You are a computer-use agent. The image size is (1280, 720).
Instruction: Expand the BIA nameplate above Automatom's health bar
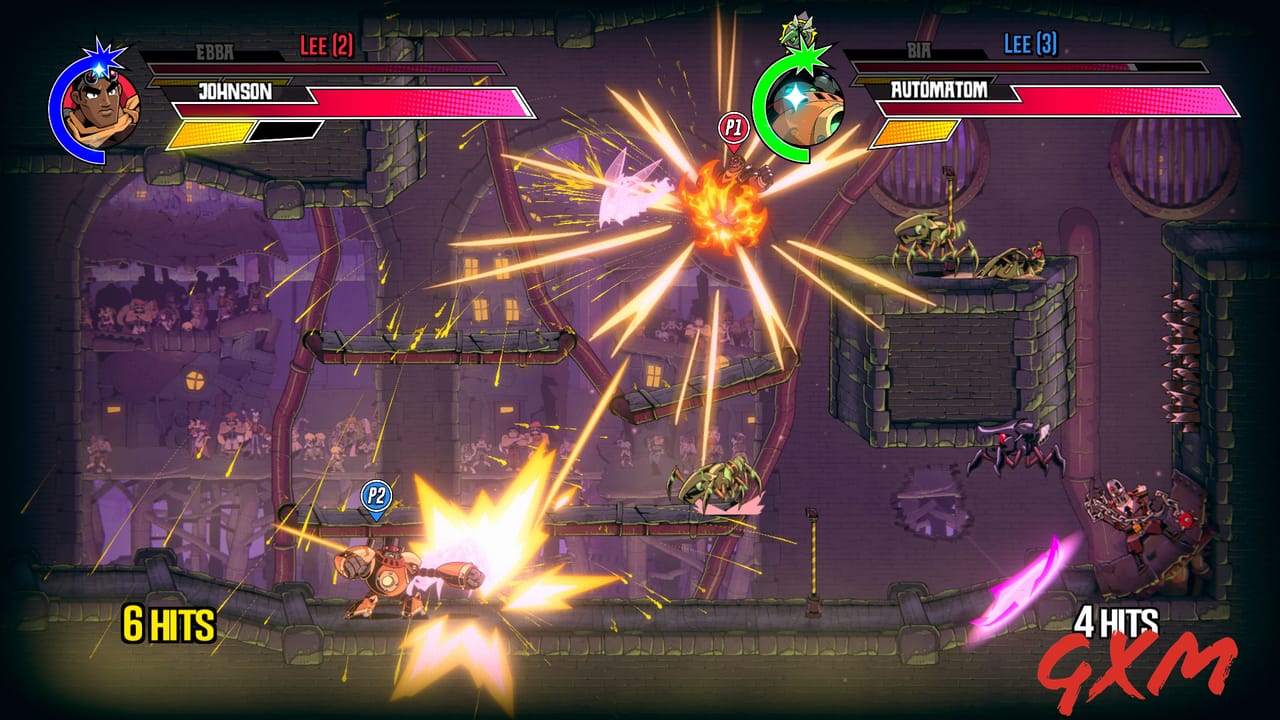920,49
